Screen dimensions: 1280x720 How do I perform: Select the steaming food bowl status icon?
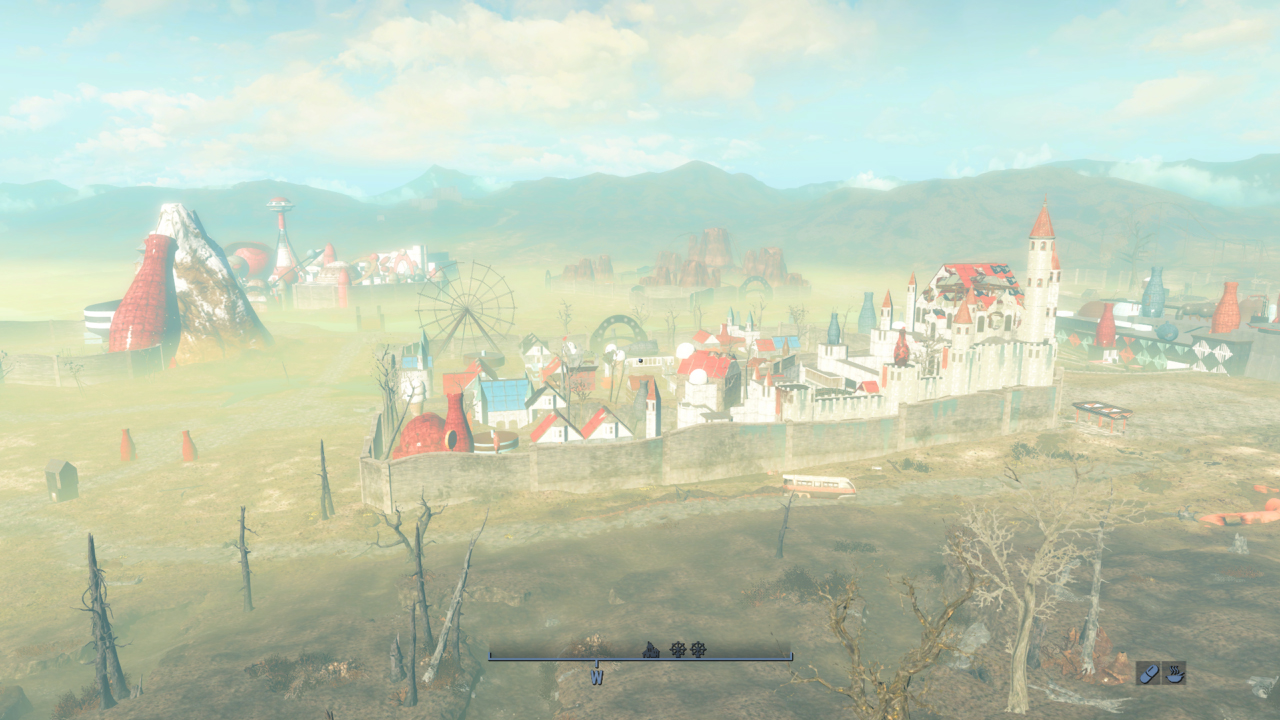(1174, 673)
